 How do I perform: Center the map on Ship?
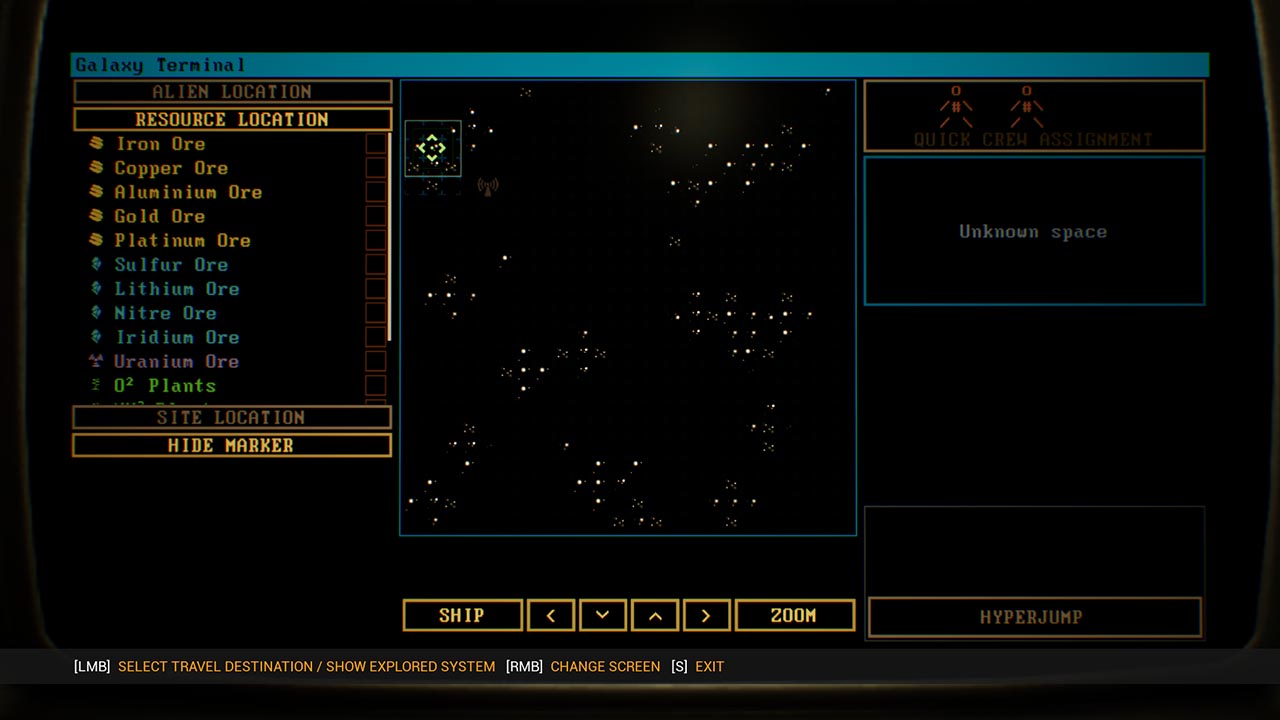coord(462,615)
